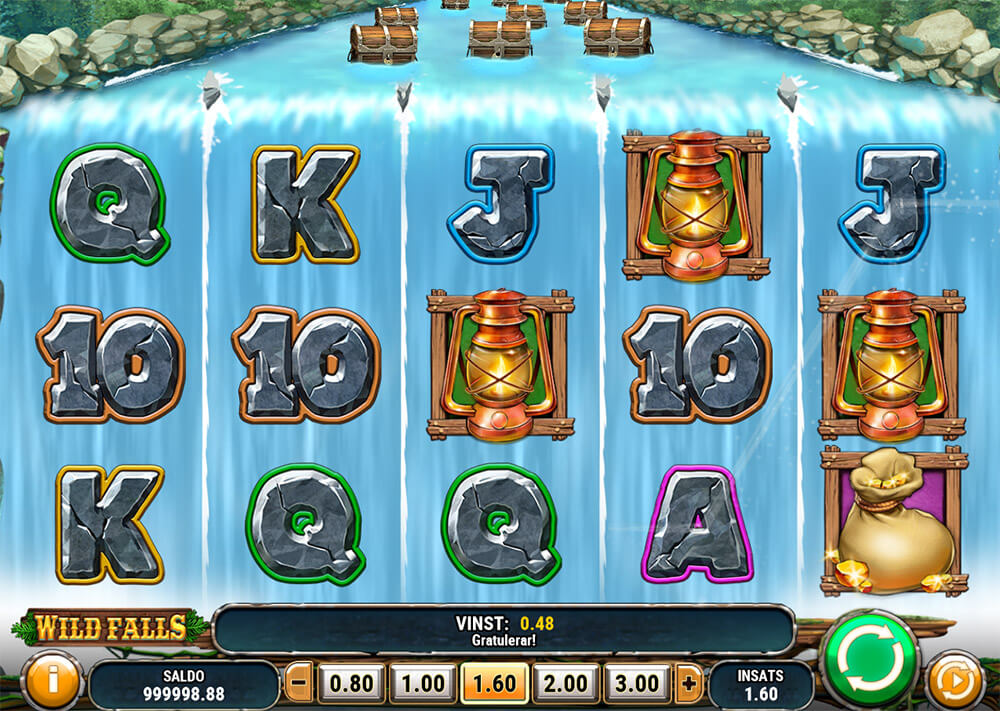Increase the bet with the plus button
Screen dimensions: 1000x711
688,684
